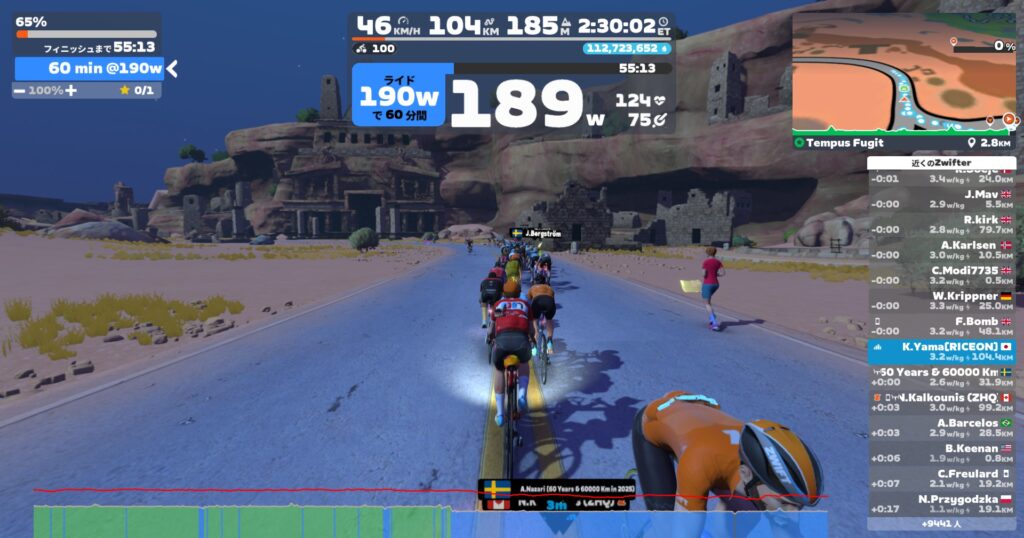The image size is (1024, 538).
Task: Select the highlighted K.Yama[RICEON] row
Action: tap(941, 351)
